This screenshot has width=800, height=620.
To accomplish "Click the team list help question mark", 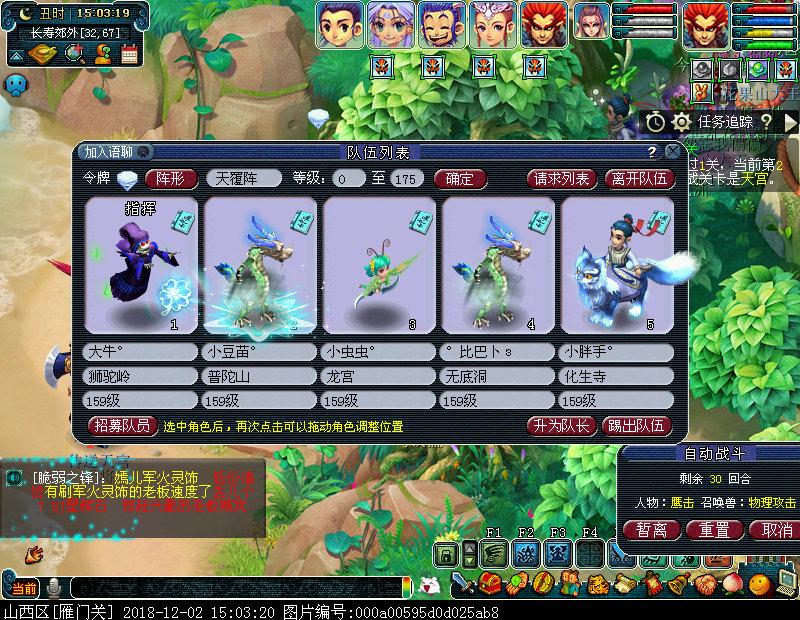I will point(652,152).
